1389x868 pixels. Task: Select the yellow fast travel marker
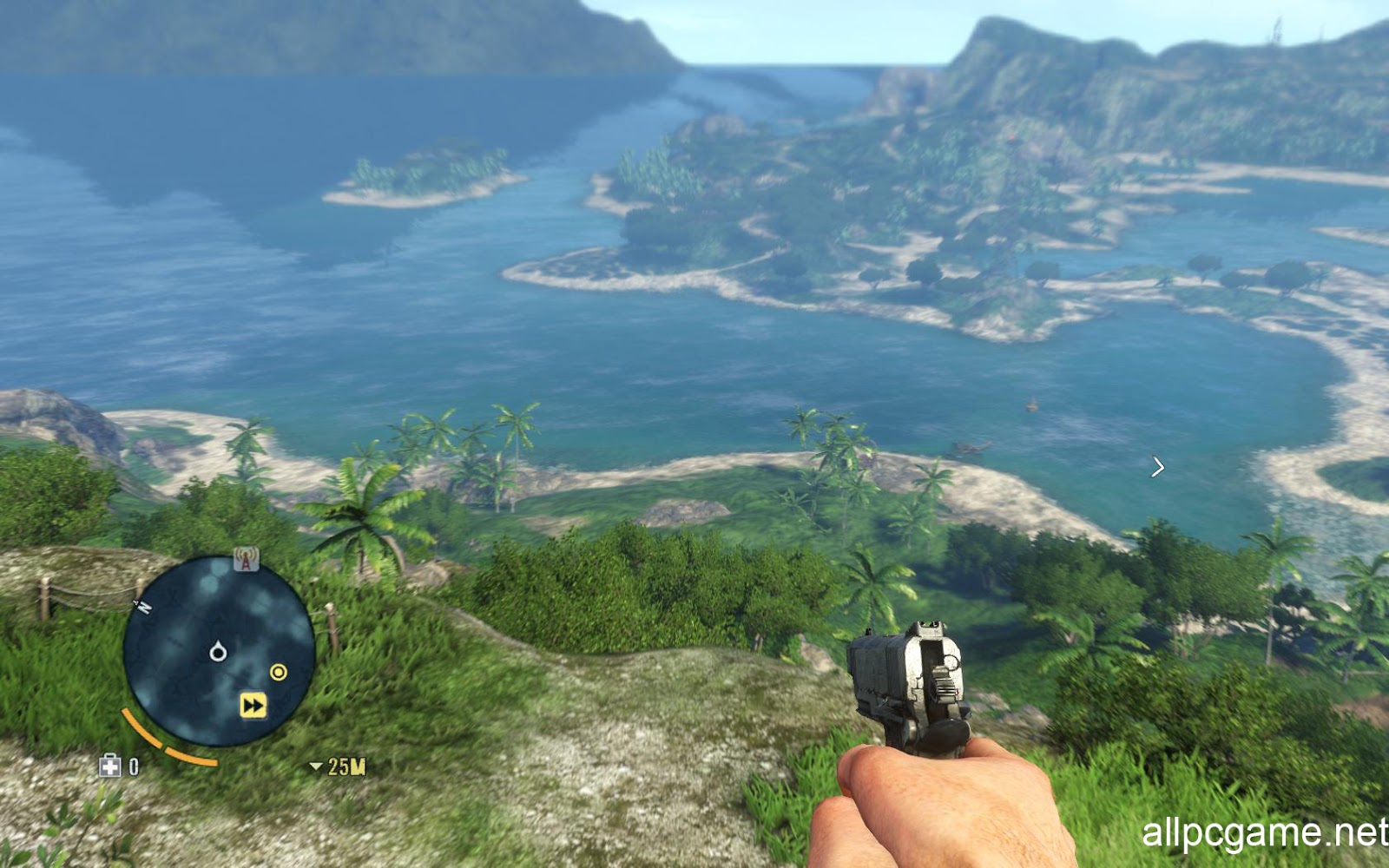pyautogui.click(x=253, y=705)
